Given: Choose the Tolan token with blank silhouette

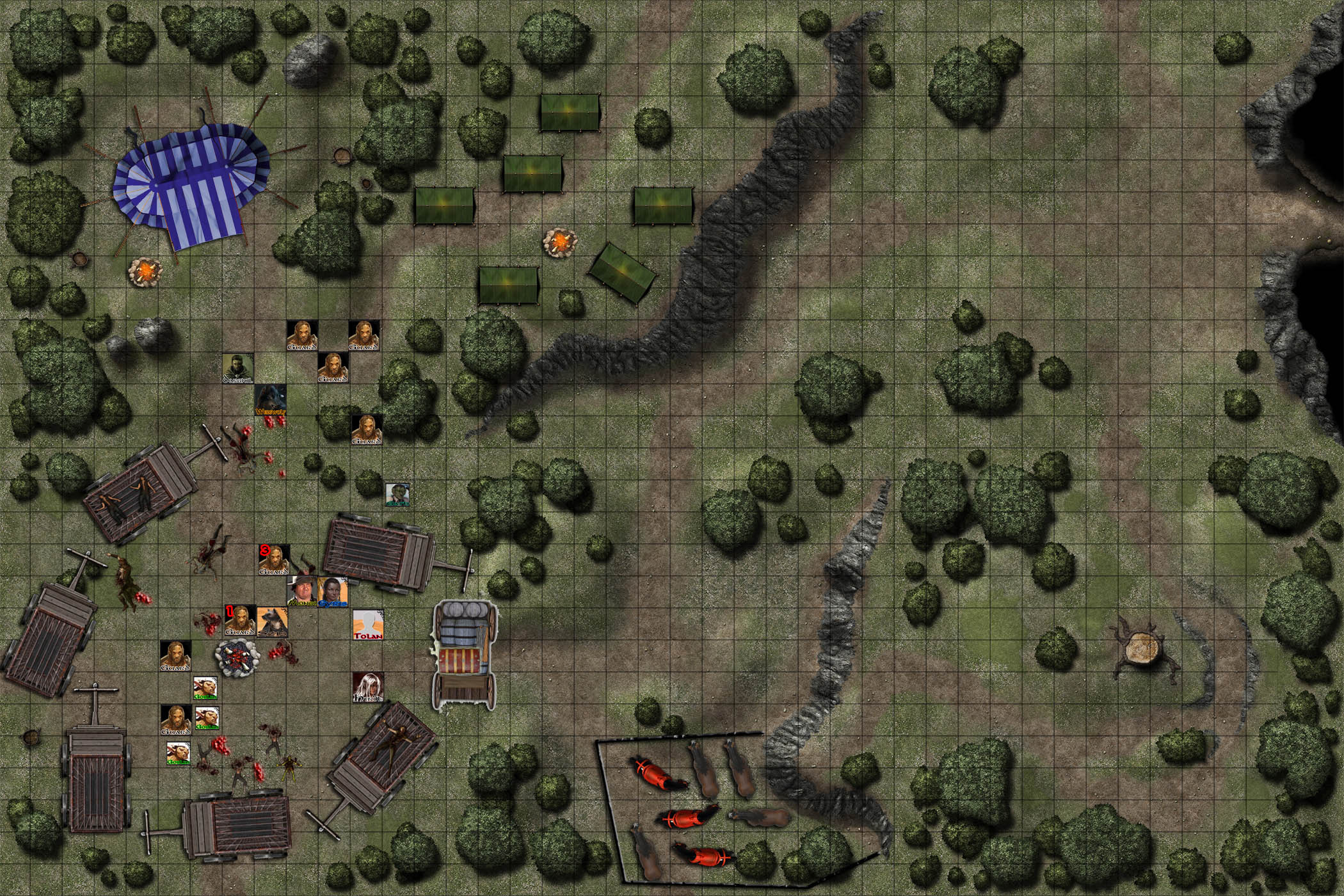Looking at the screenshot, I should coord(368,624).
